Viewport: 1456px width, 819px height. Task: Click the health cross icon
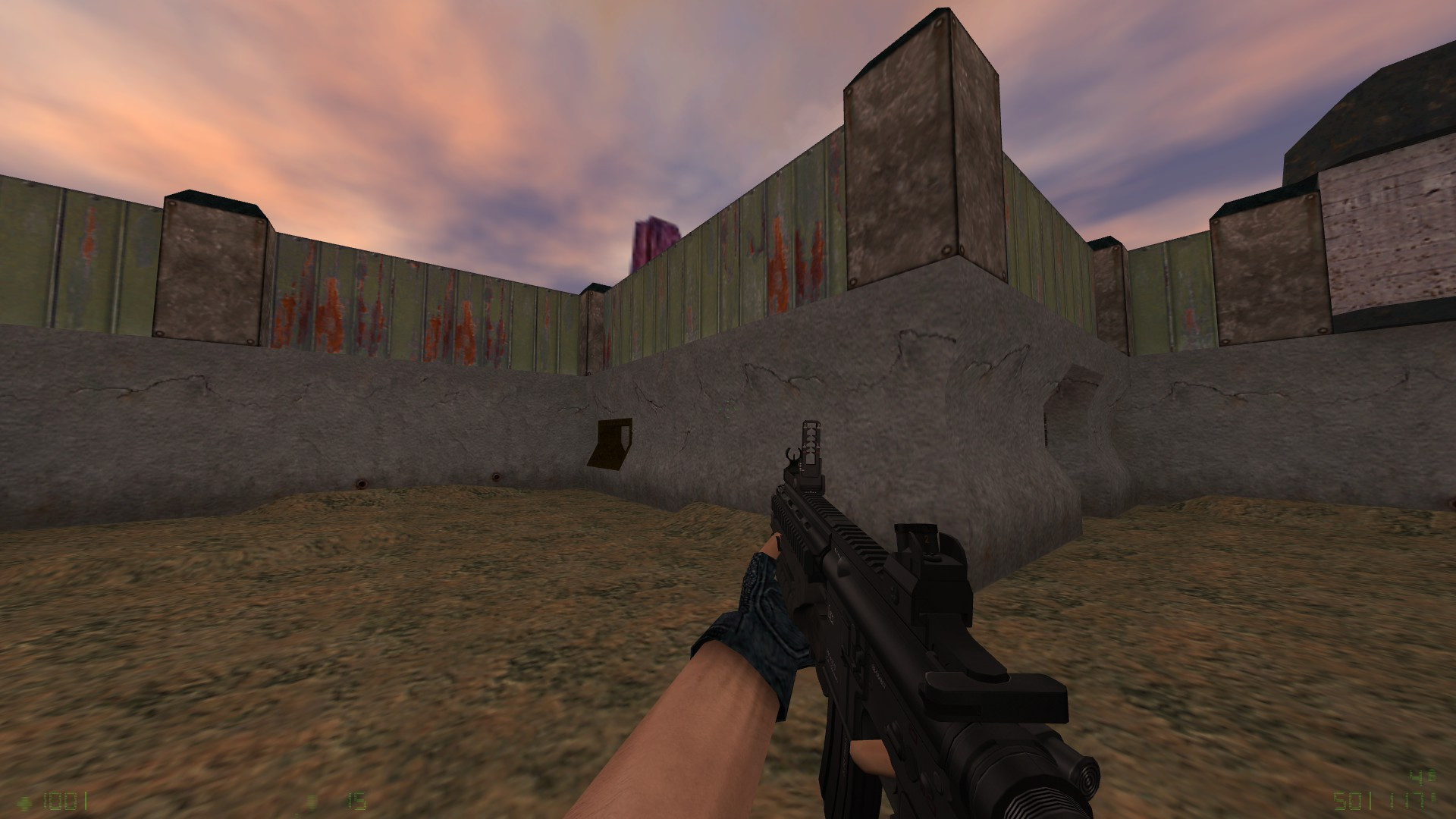24,802
